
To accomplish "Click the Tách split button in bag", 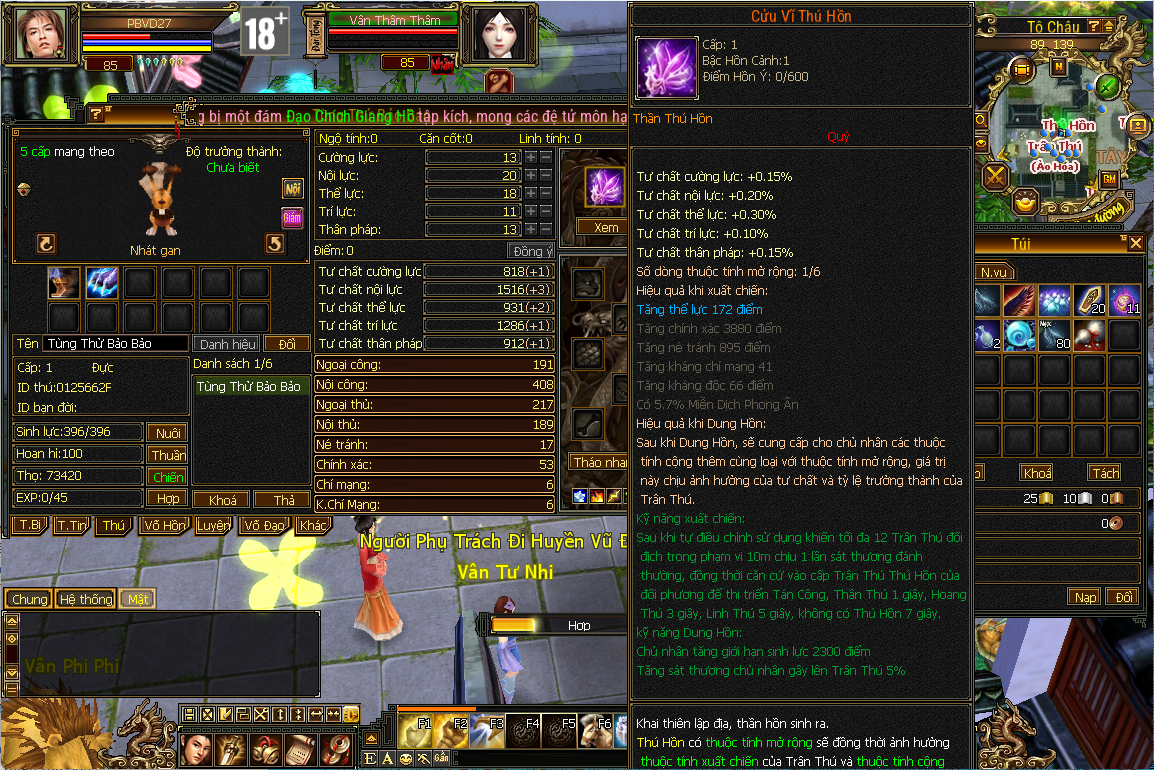I will point(1105,472).
